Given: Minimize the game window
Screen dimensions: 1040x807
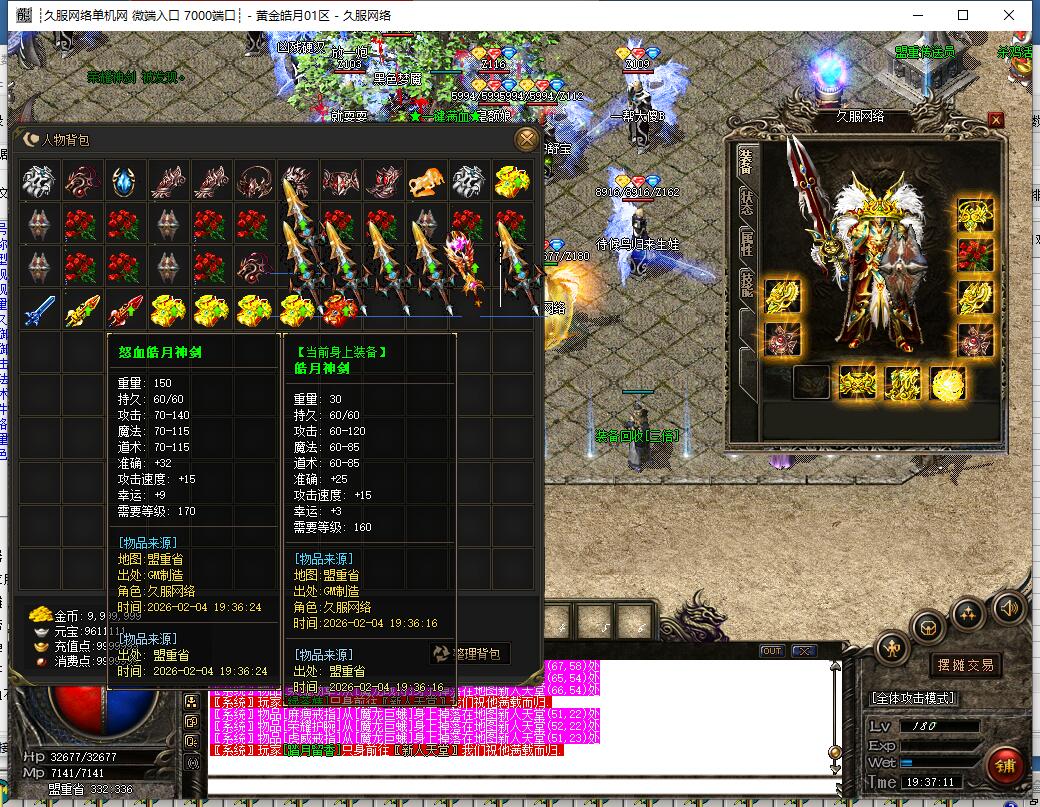Looking at the screenshot, I should pos(917,15).
